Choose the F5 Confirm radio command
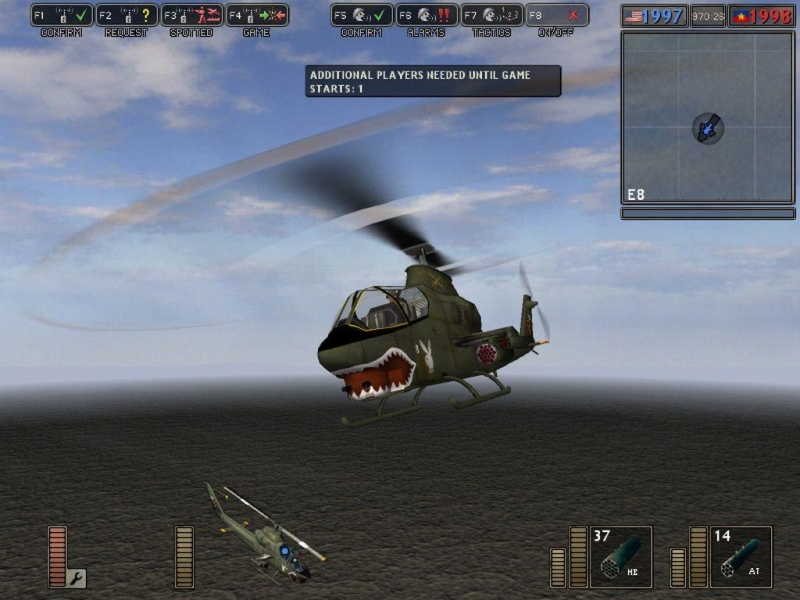This screenshot has width=800, height=600. click(362, 15)
